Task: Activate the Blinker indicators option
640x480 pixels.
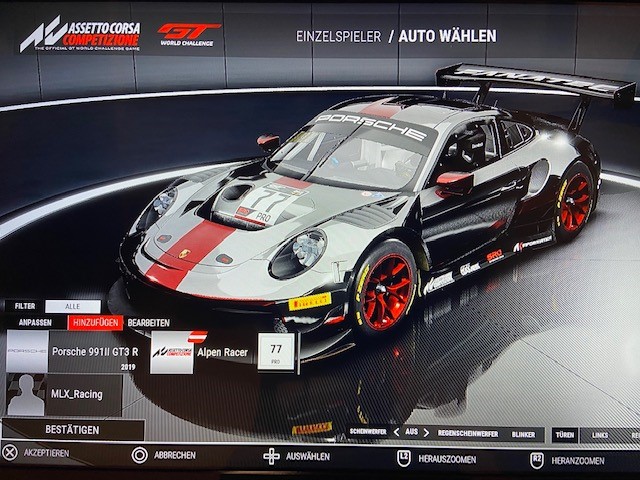Action: 525,433
